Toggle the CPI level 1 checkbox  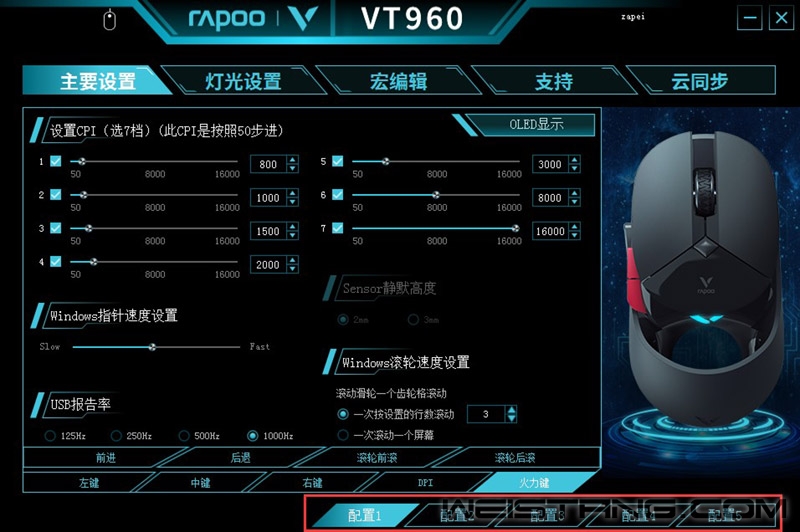pos(56,162)
